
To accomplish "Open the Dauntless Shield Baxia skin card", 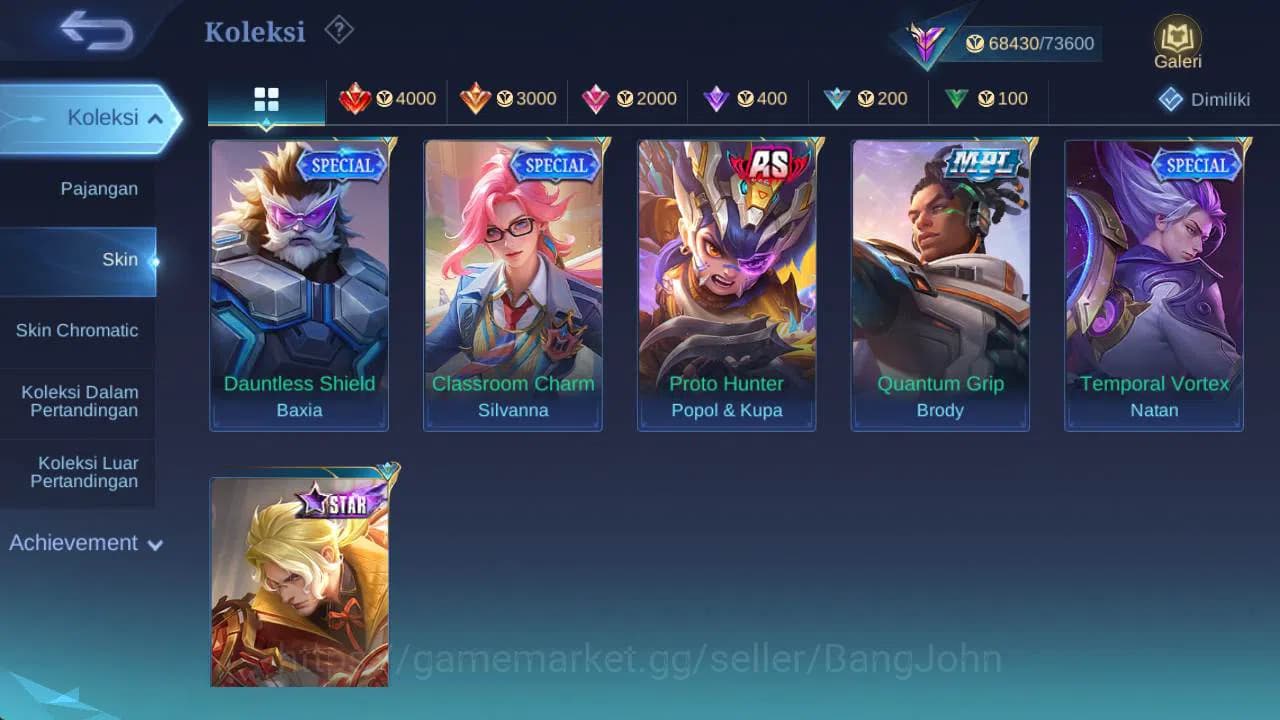I will pos(299,285).
